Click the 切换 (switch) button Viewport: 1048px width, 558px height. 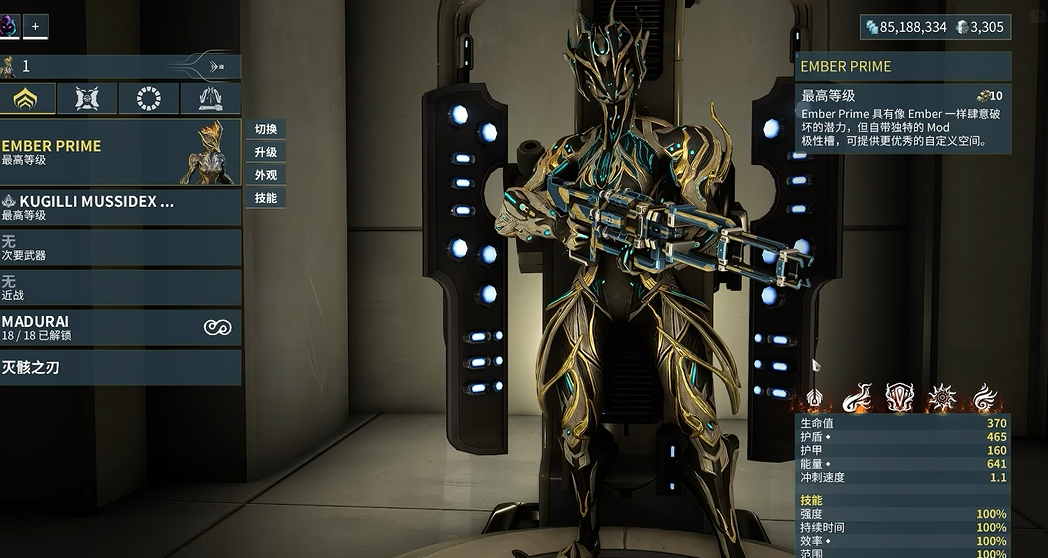266,129
